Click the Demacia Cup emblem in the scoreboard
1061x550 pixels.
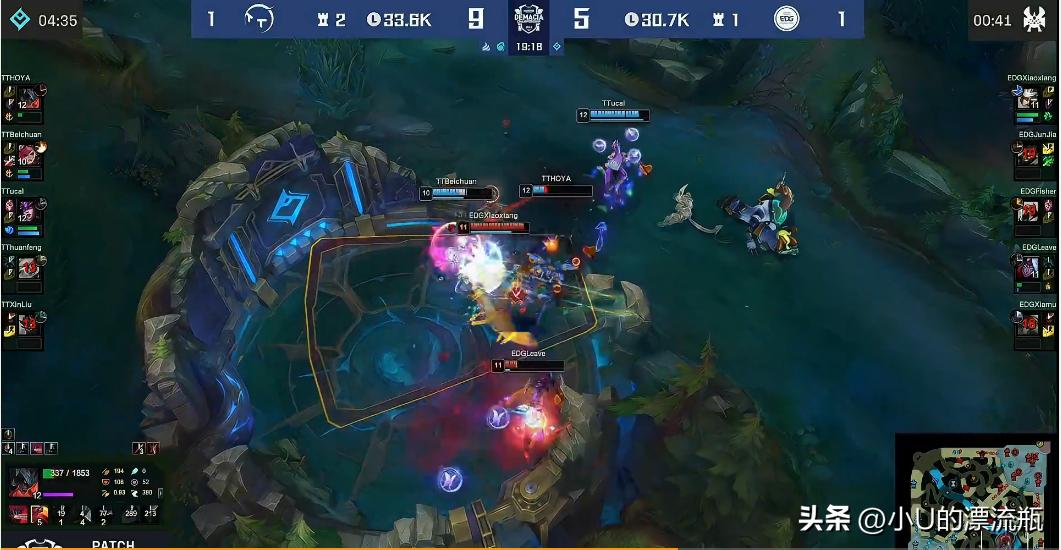coord(529,19)
